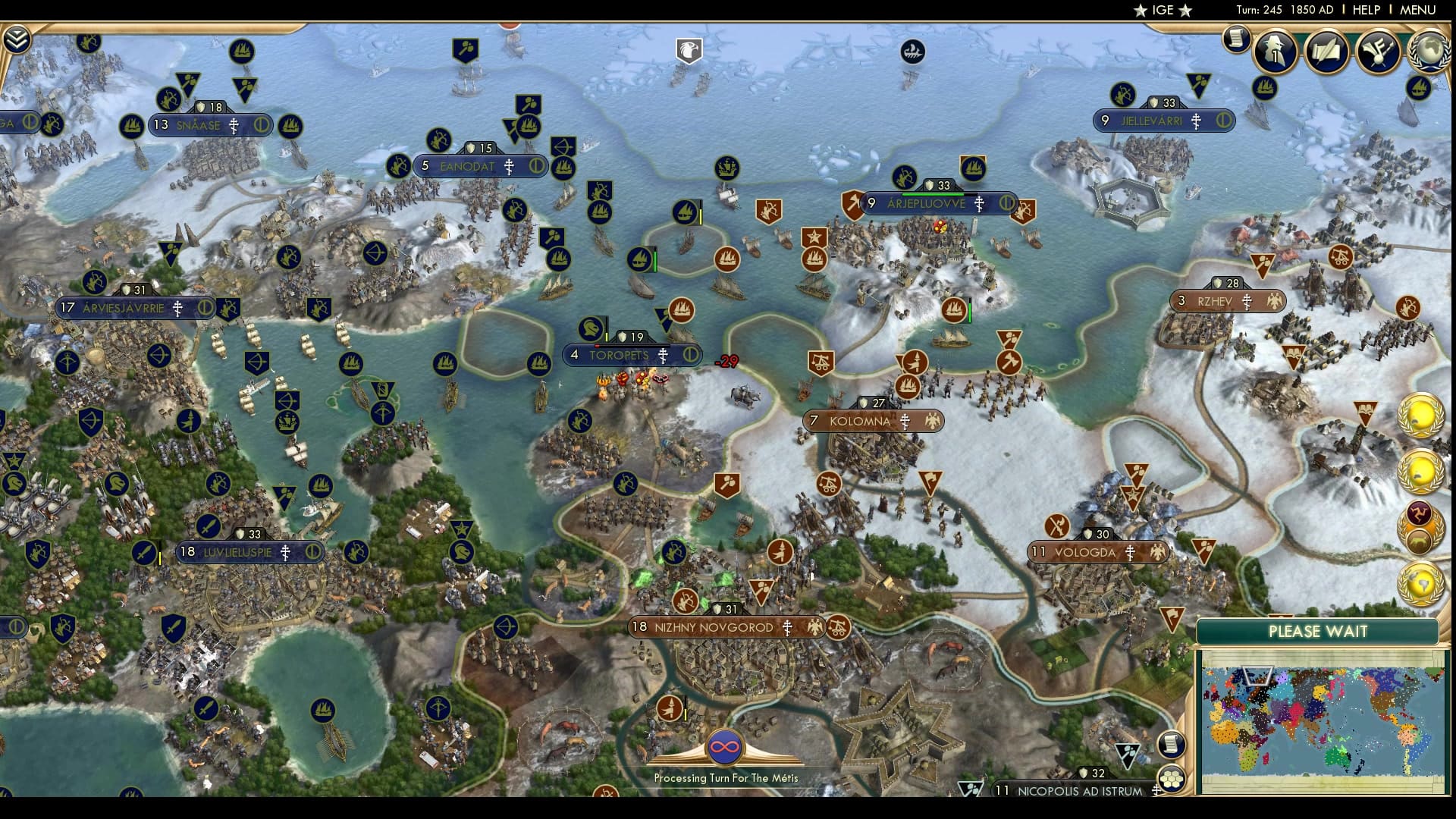Open the Nizhny Novgorod city banner
This screenshot has width=1456, height=819.
(714, 627)
